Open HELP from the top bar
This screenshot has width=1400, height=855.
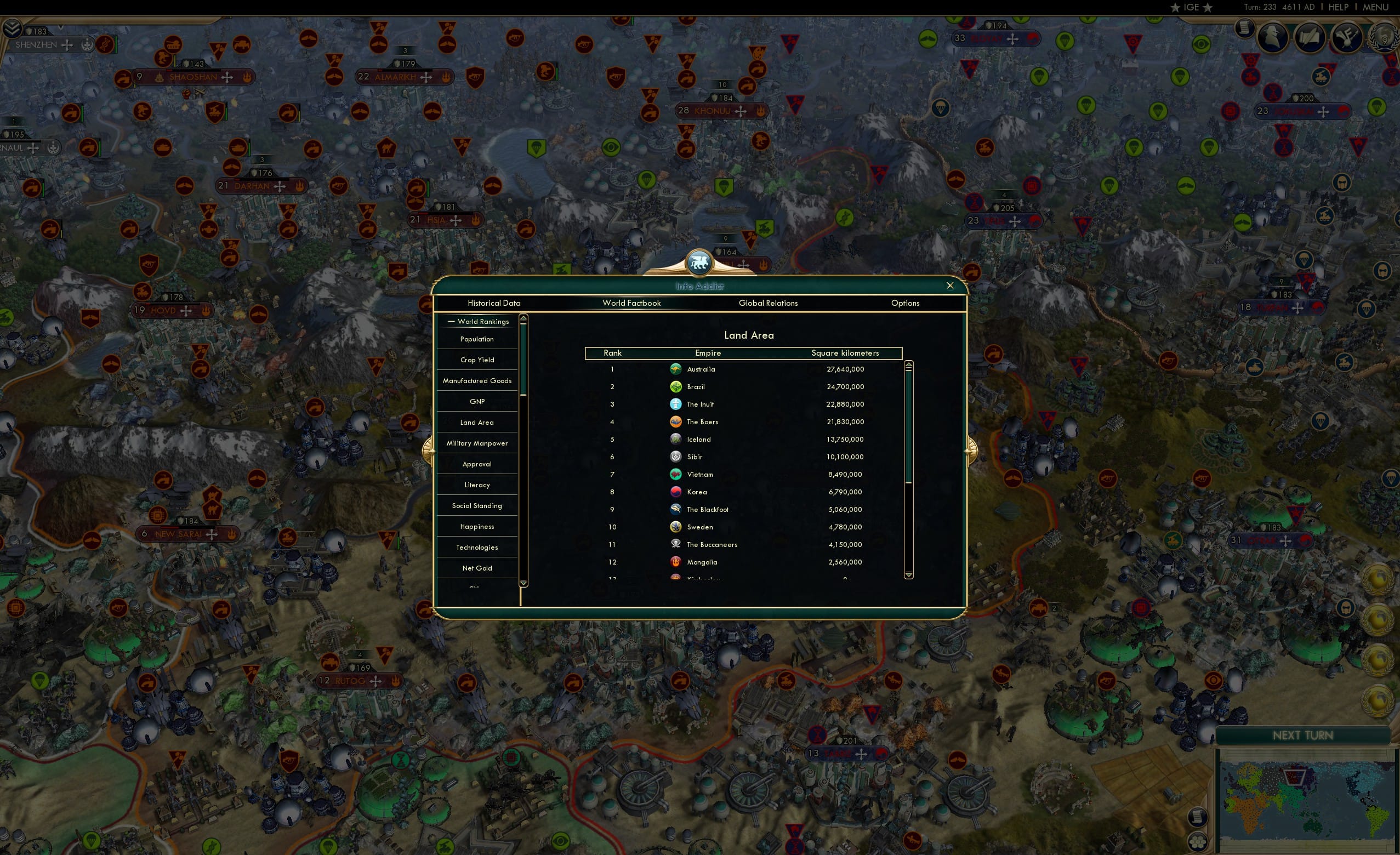point(1338,7)
